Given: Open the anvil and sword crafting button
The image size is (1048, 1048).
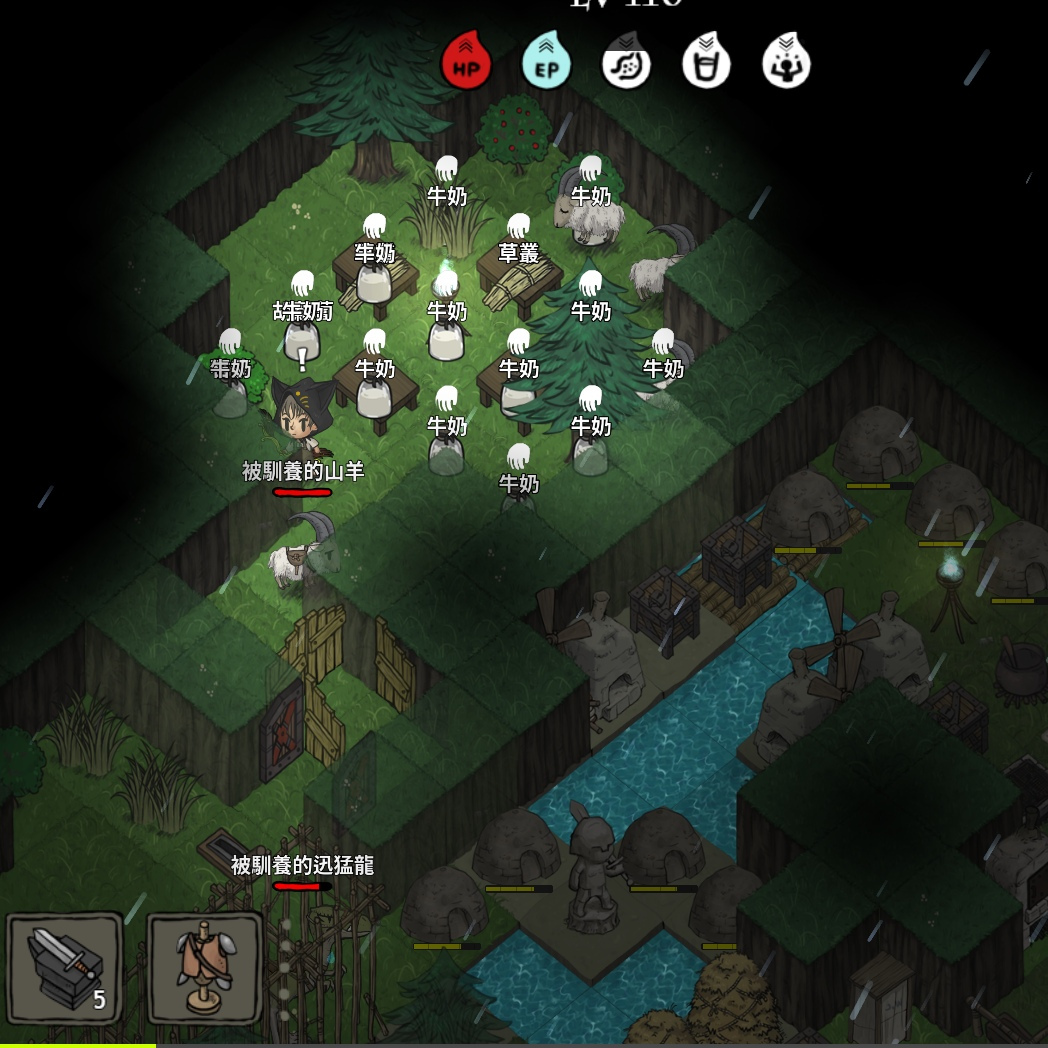Looking at the screenshot, I should pos(65,967).
